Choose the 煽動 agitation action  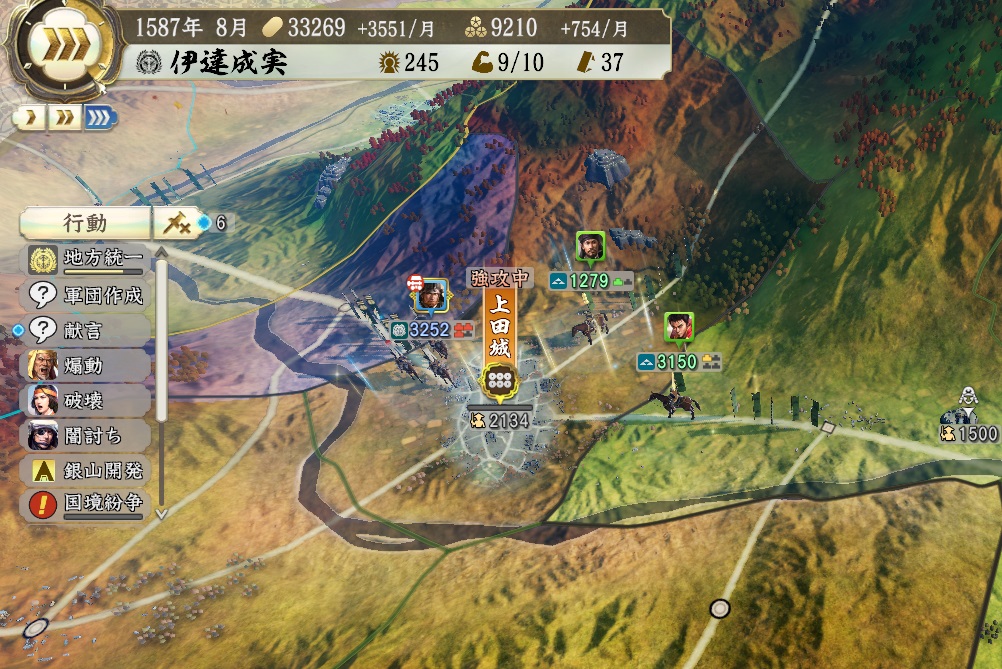tap(88, 365)
